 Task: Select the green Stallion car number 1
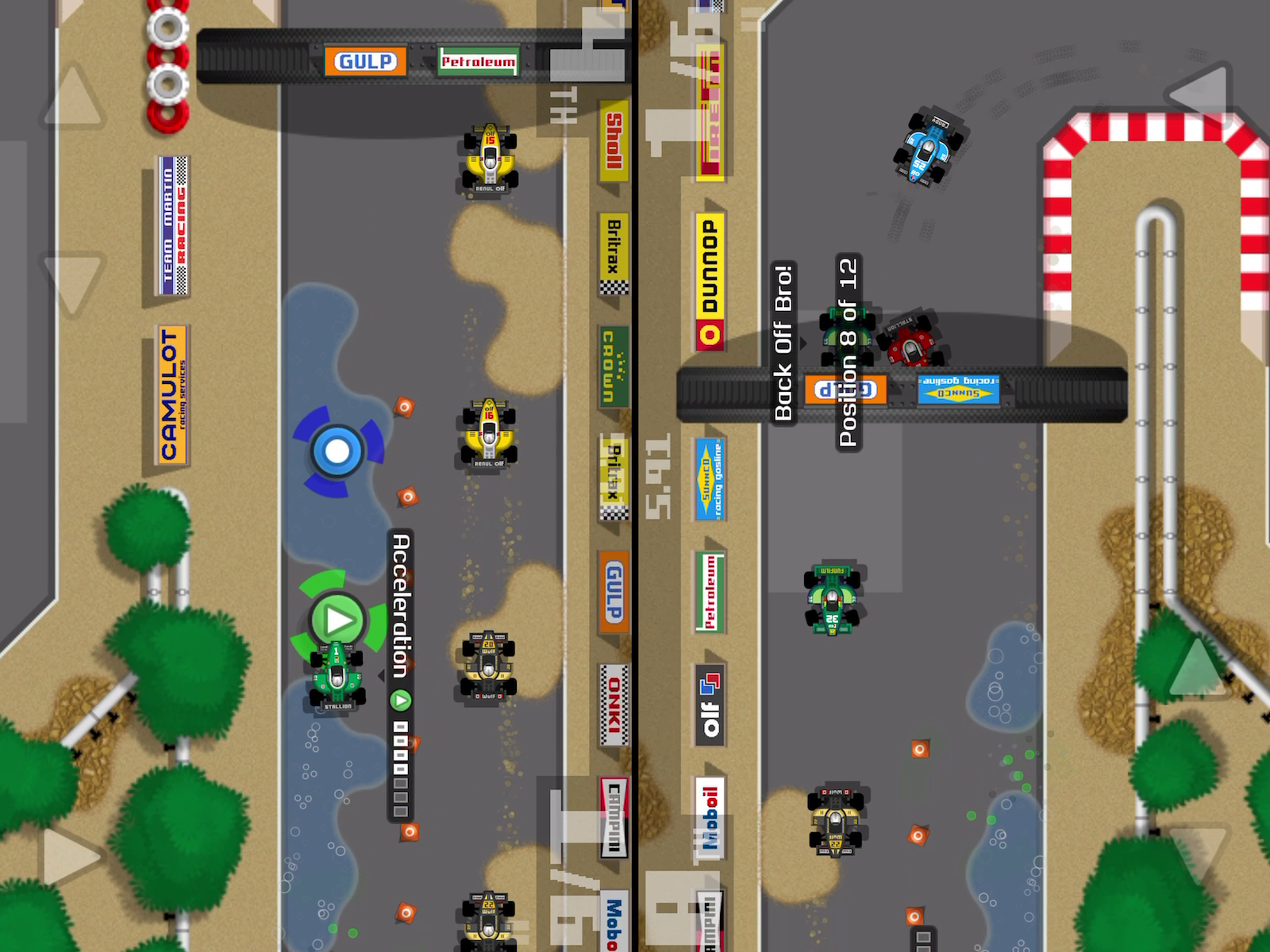point(337,678)
